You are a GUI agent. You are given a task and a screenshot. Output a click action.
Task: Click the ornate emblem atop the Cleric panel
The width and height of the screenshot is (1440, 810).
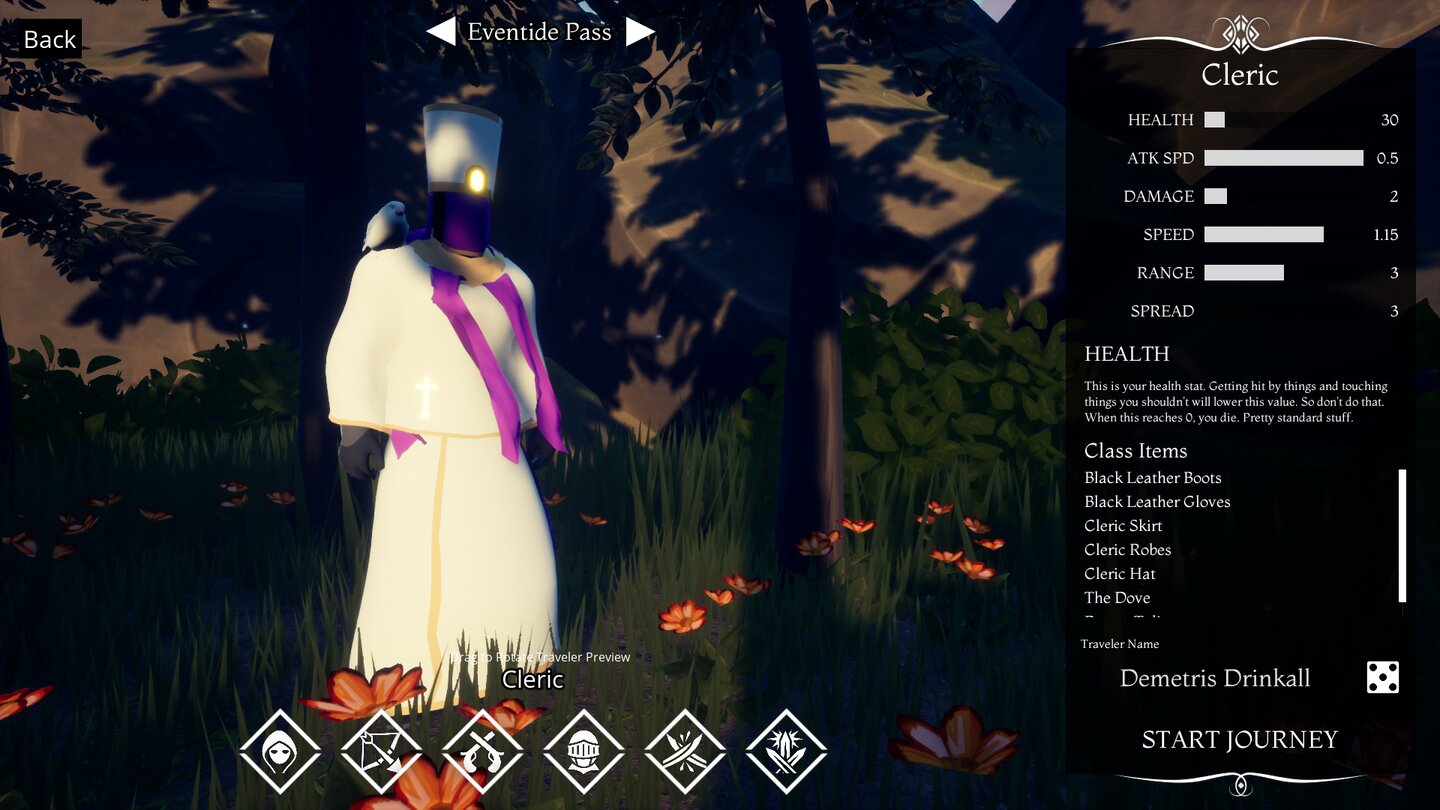(x=1240, y=30)
